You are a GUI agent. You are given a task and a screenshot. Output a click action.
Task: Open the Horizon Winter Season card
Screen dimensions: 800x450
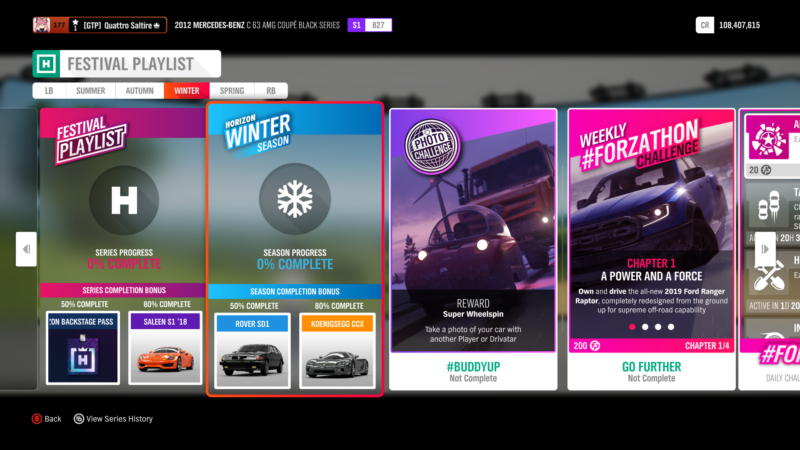coord(295,200)
